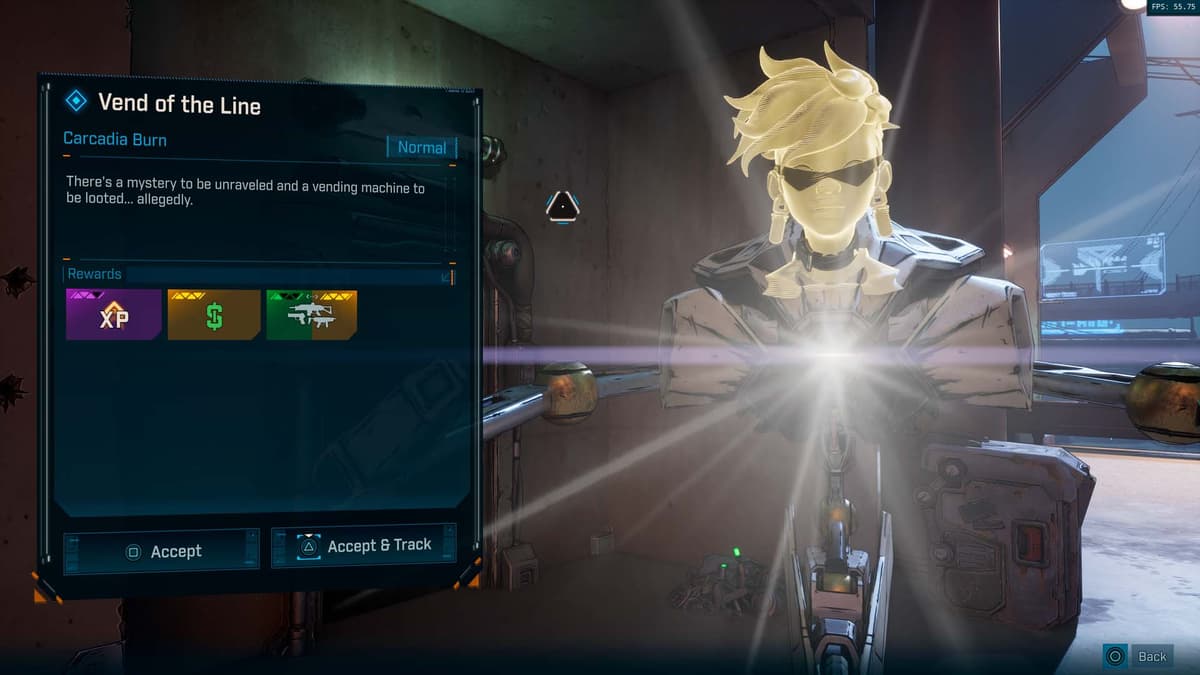This screenshot has width=1200, height=675.
Task: Select the weapon reward tile
Action: pos(311,315)
